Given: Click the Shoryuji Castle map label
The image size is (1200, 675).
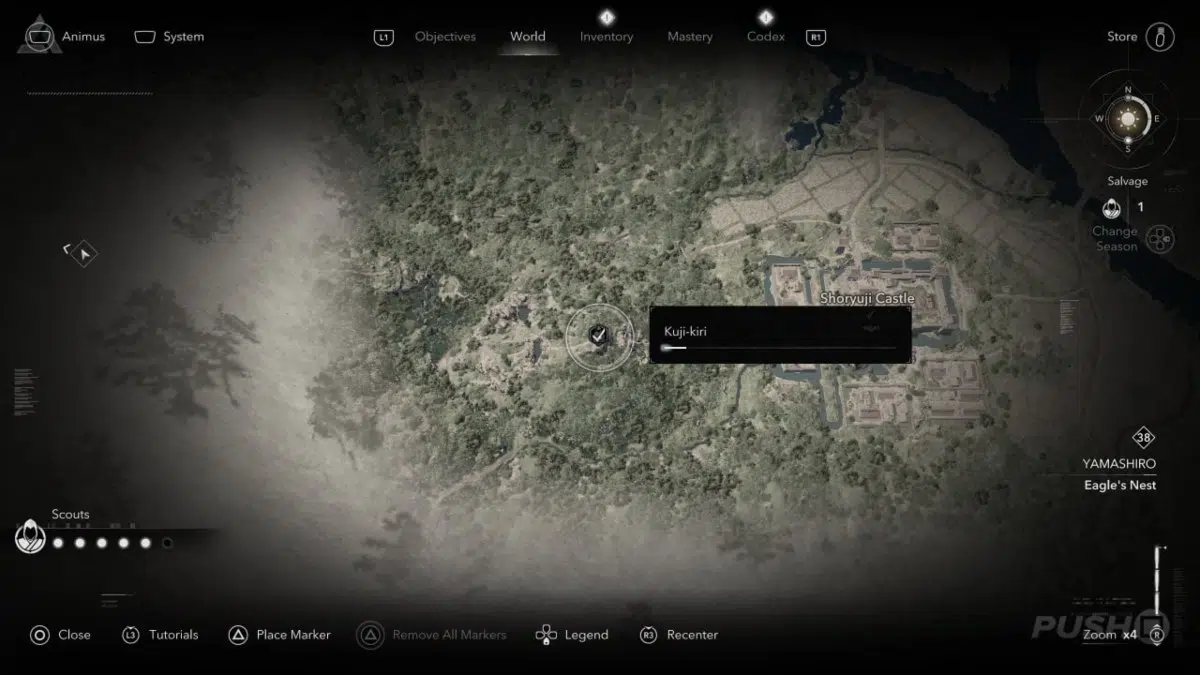Looking at the screenshot, I should click(x=867, y=298).
